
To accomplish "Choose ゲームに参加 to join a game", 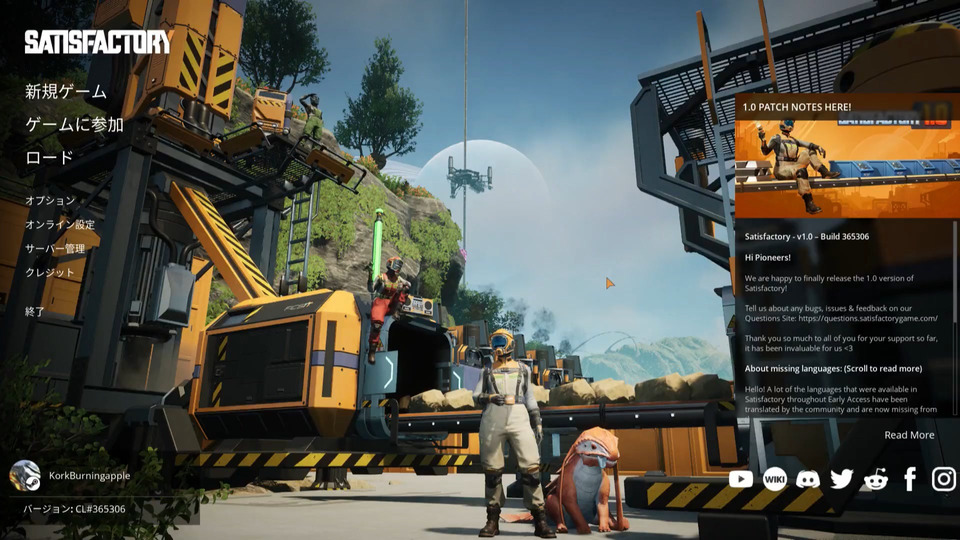I will tap(75, 125).
